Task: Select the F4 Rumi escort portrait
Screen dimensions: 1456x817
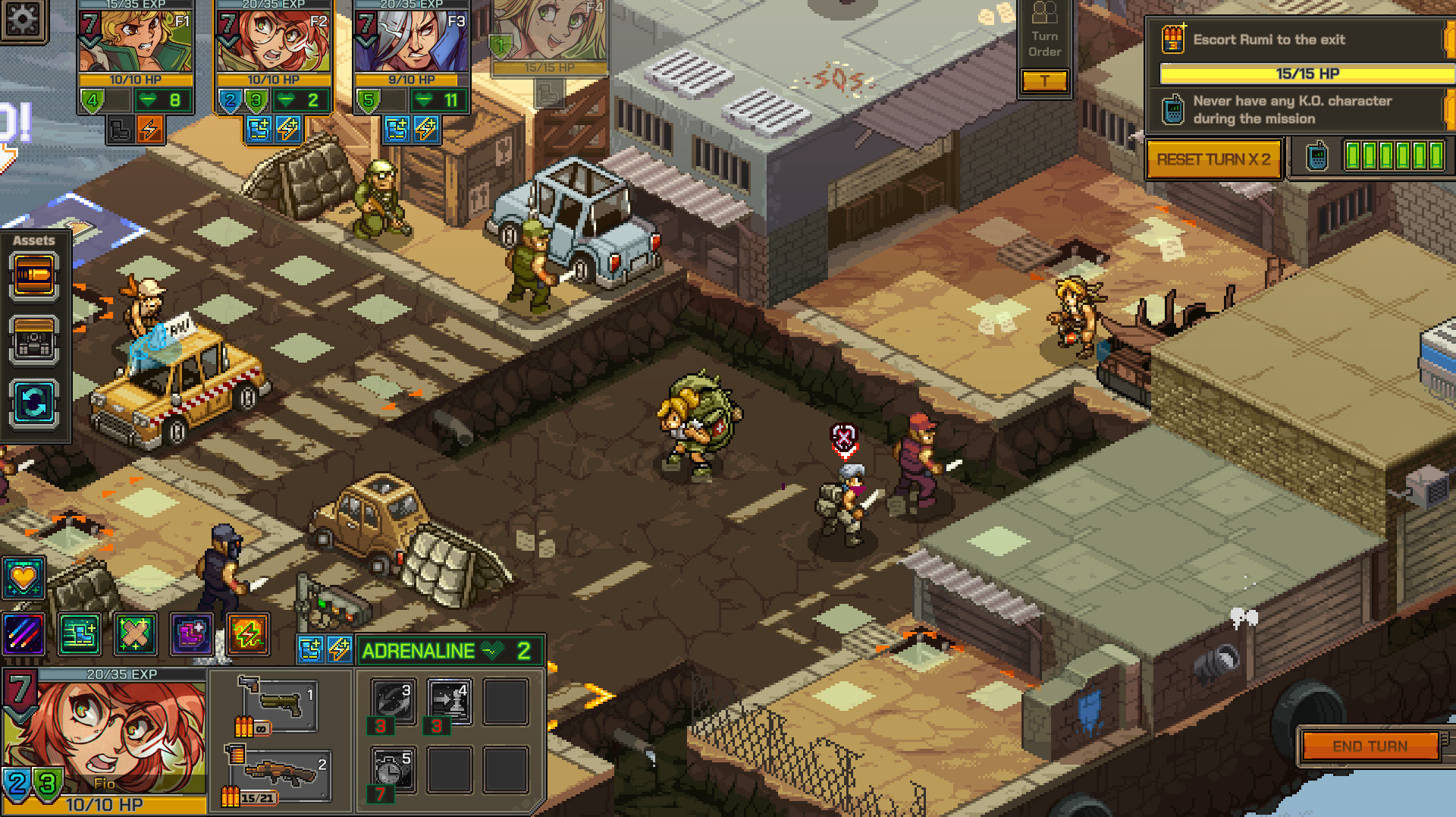Action: pyautogui.click(x=550, y=34)
